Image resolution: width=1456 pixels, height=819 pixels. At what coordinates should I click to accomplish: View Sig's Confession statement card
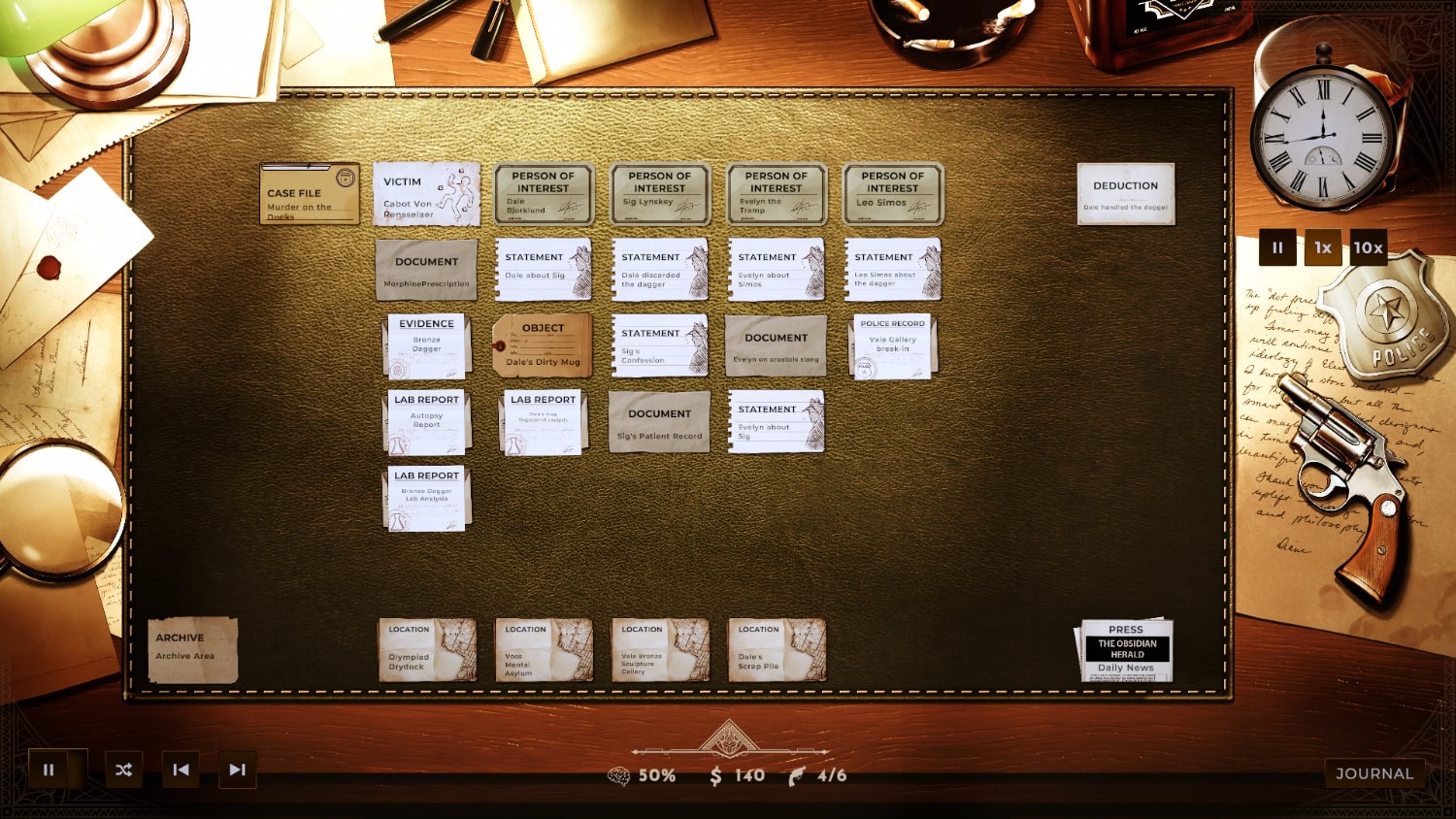pyautogui.click(x=659, y=344)
